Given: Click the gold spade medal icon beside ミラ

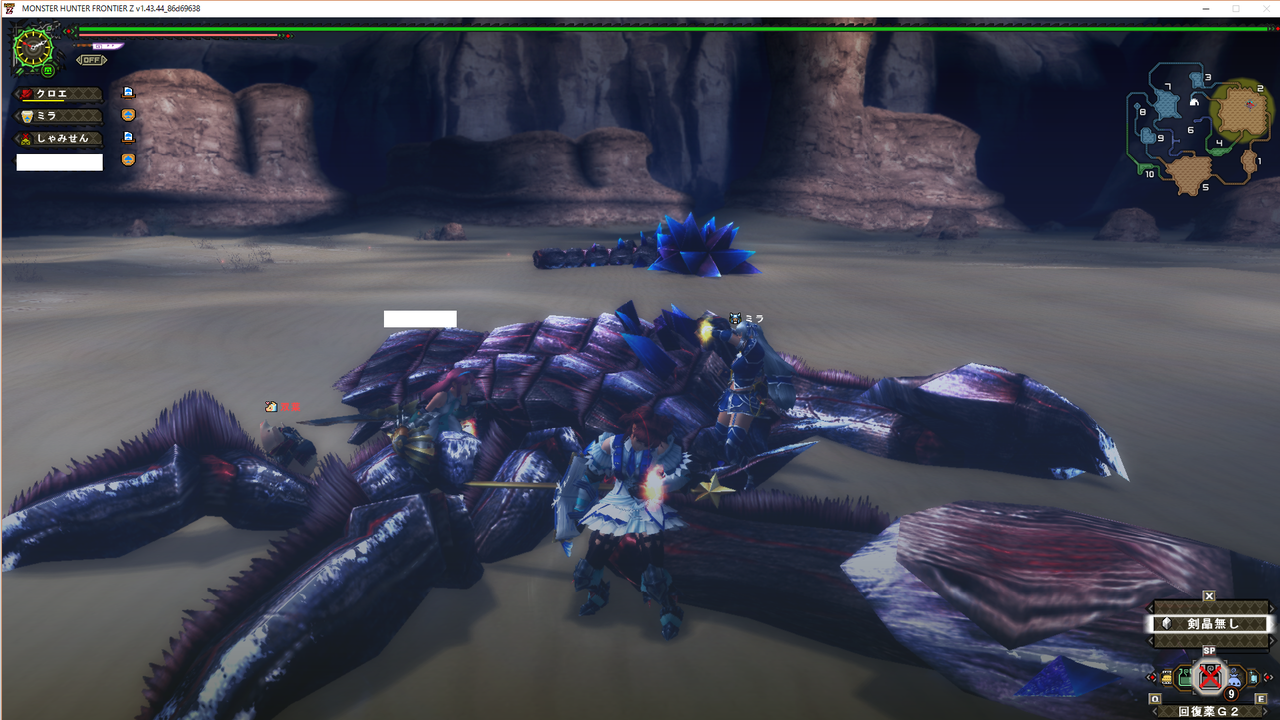Looking at the screenshot, I should coord(128,116).
